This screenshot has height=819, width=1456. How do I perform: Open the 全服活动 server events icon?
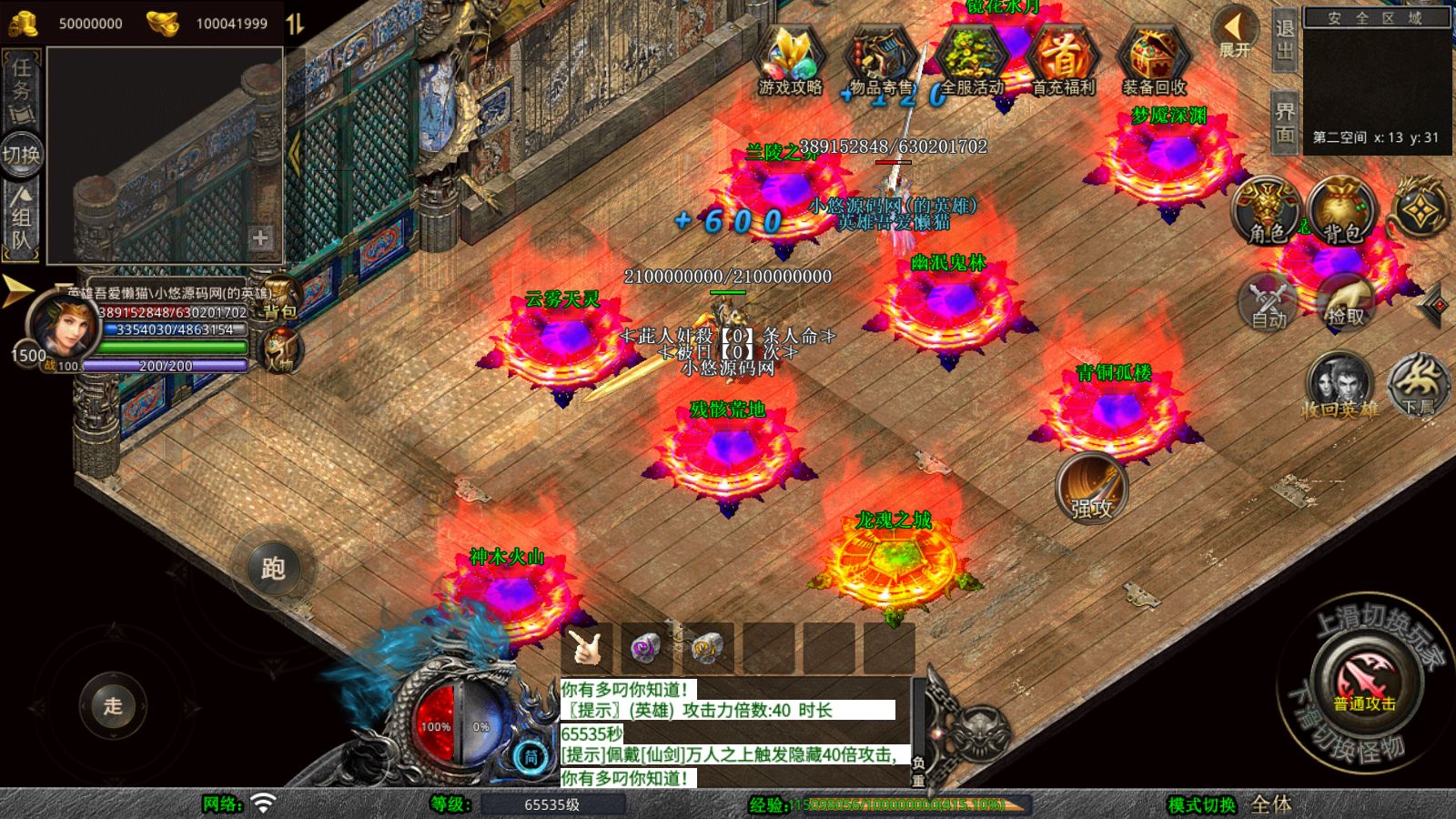[x=971, y=58]
